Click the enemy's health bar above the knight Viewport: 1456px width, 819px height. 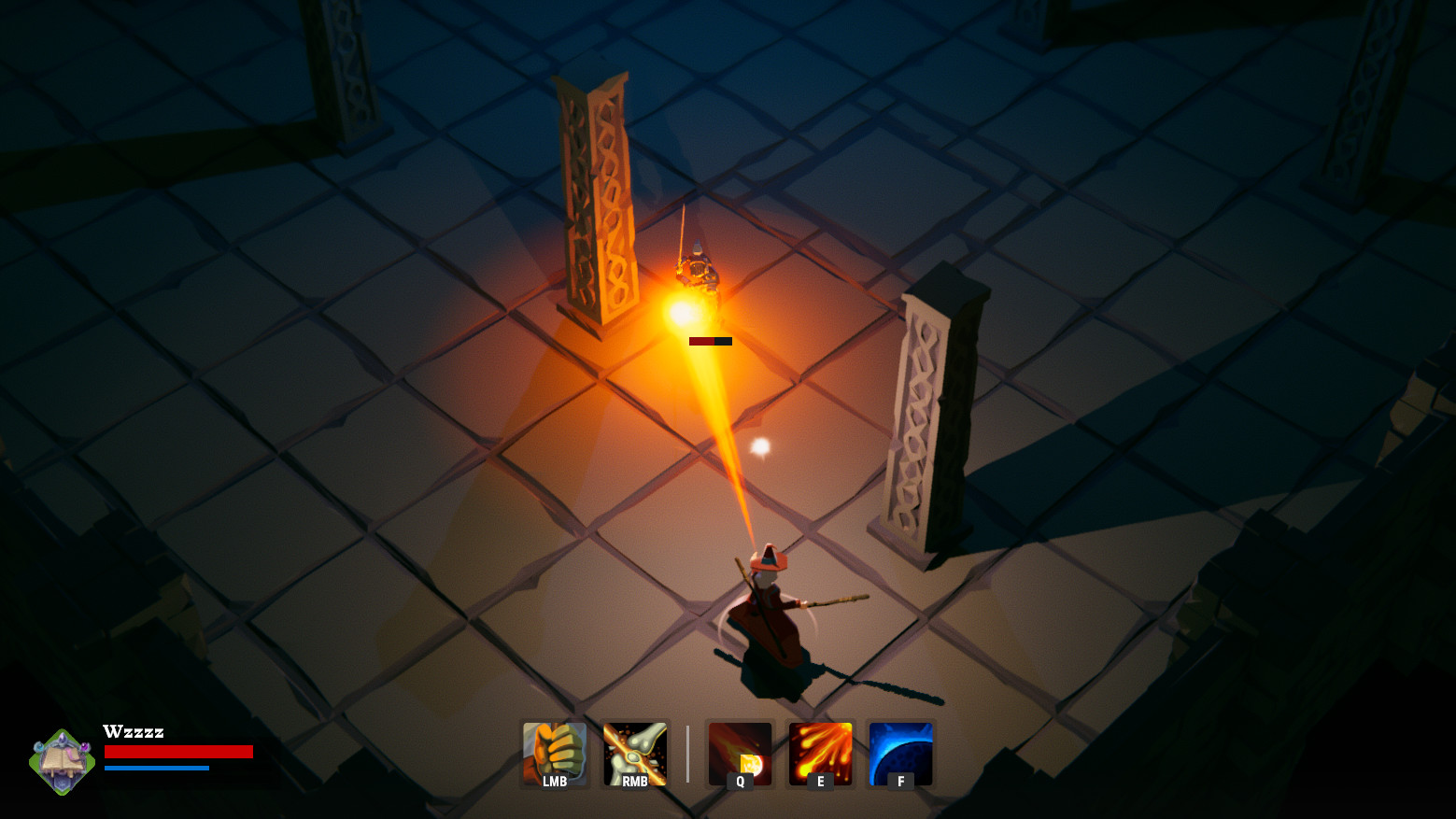click(x=711, y=342)
